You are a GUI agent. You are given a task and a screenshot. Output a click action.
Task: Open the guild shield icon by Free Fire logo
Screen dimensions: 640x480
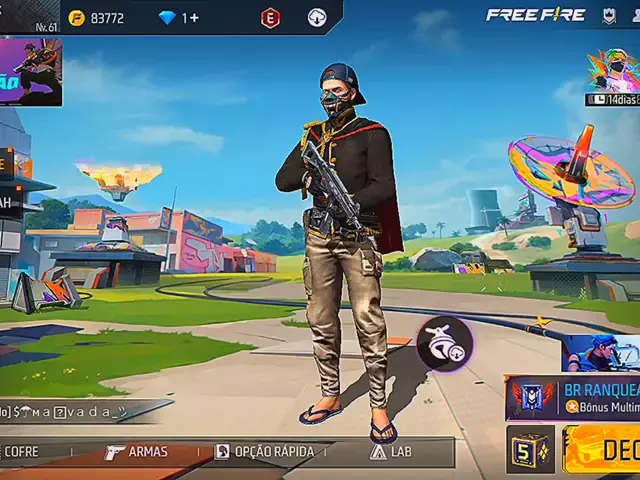pos(608,15)
